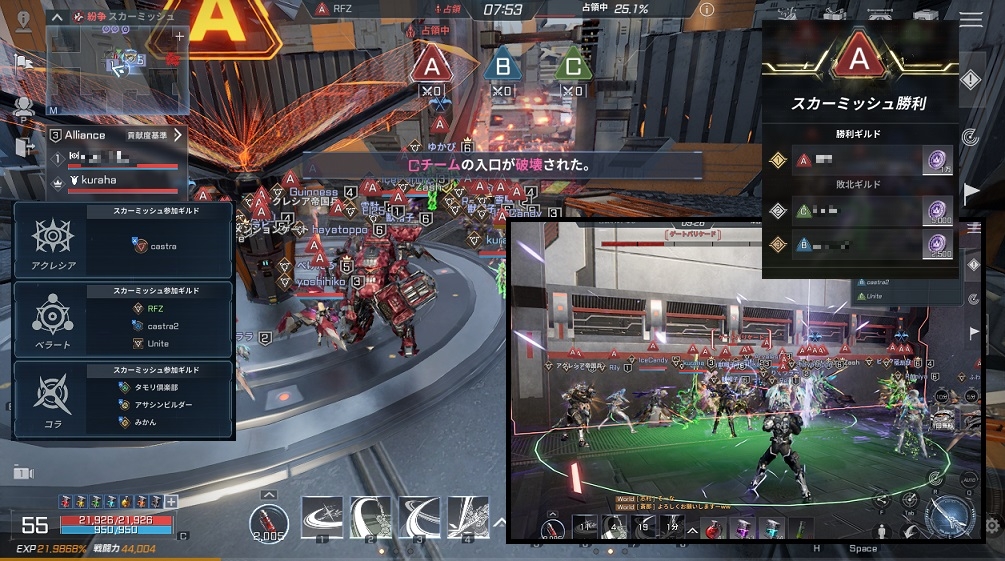Open the Skirmish minimap

point(118,66)
